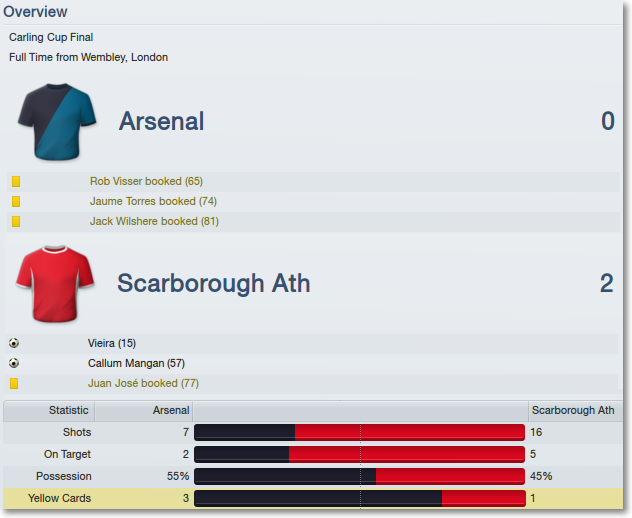Open the Scarborough Ath team name link

pos(213,283)
